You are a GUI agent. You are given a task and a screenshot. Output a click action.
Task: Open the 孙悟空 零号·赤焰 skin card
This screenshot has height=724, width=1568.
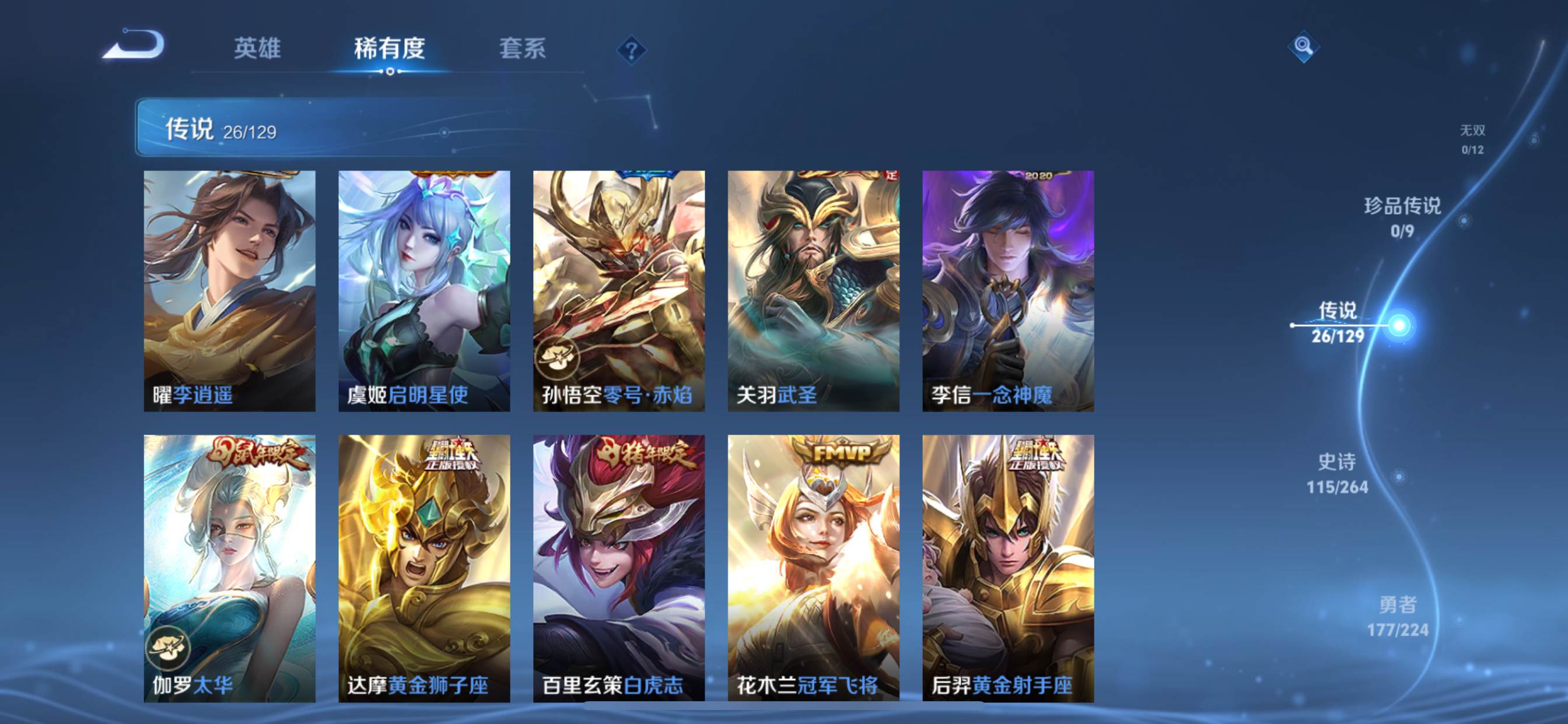[619, 291]
